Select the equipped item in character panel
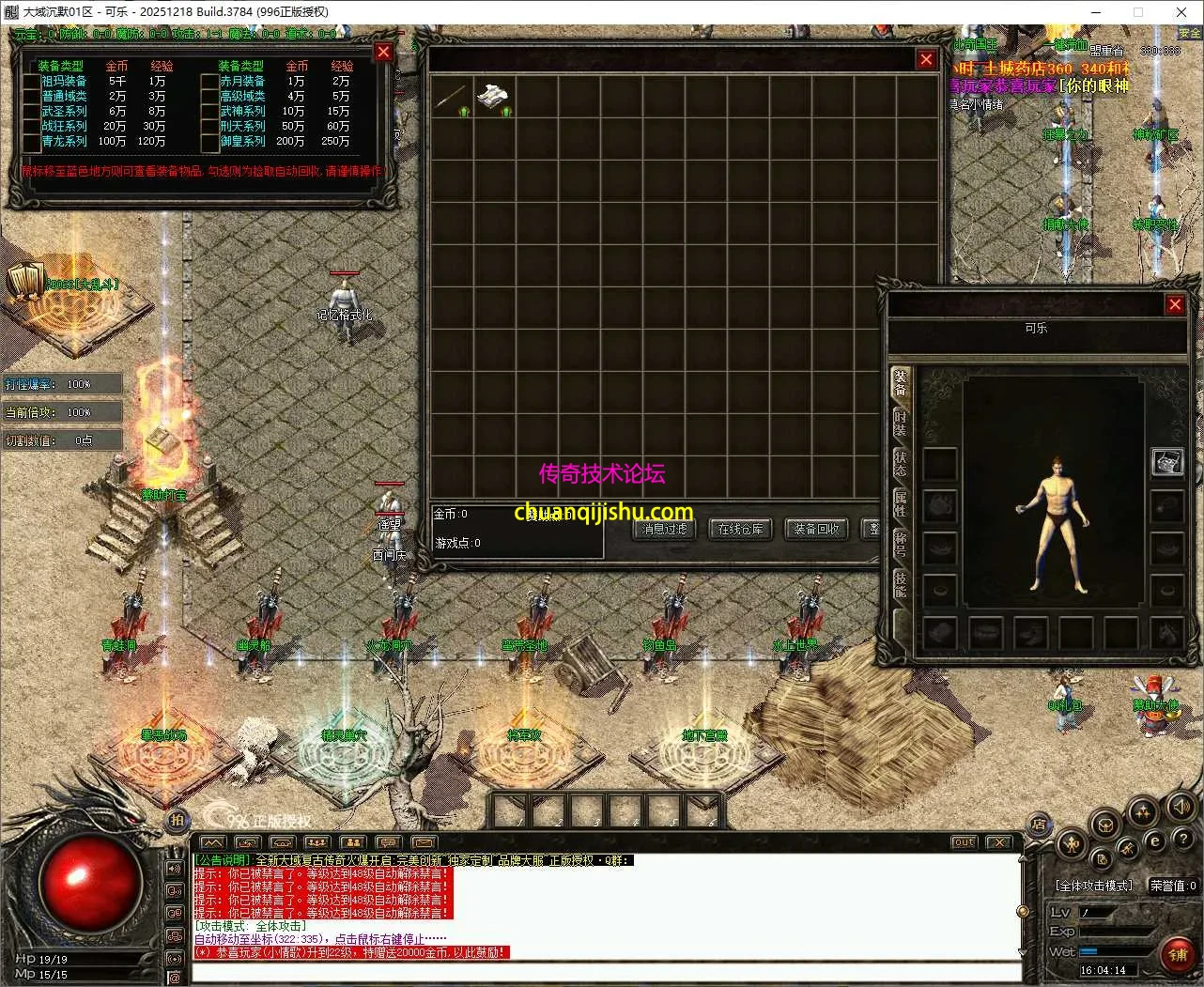Screen dimensions: 1204x987 tap(1166, 462)
